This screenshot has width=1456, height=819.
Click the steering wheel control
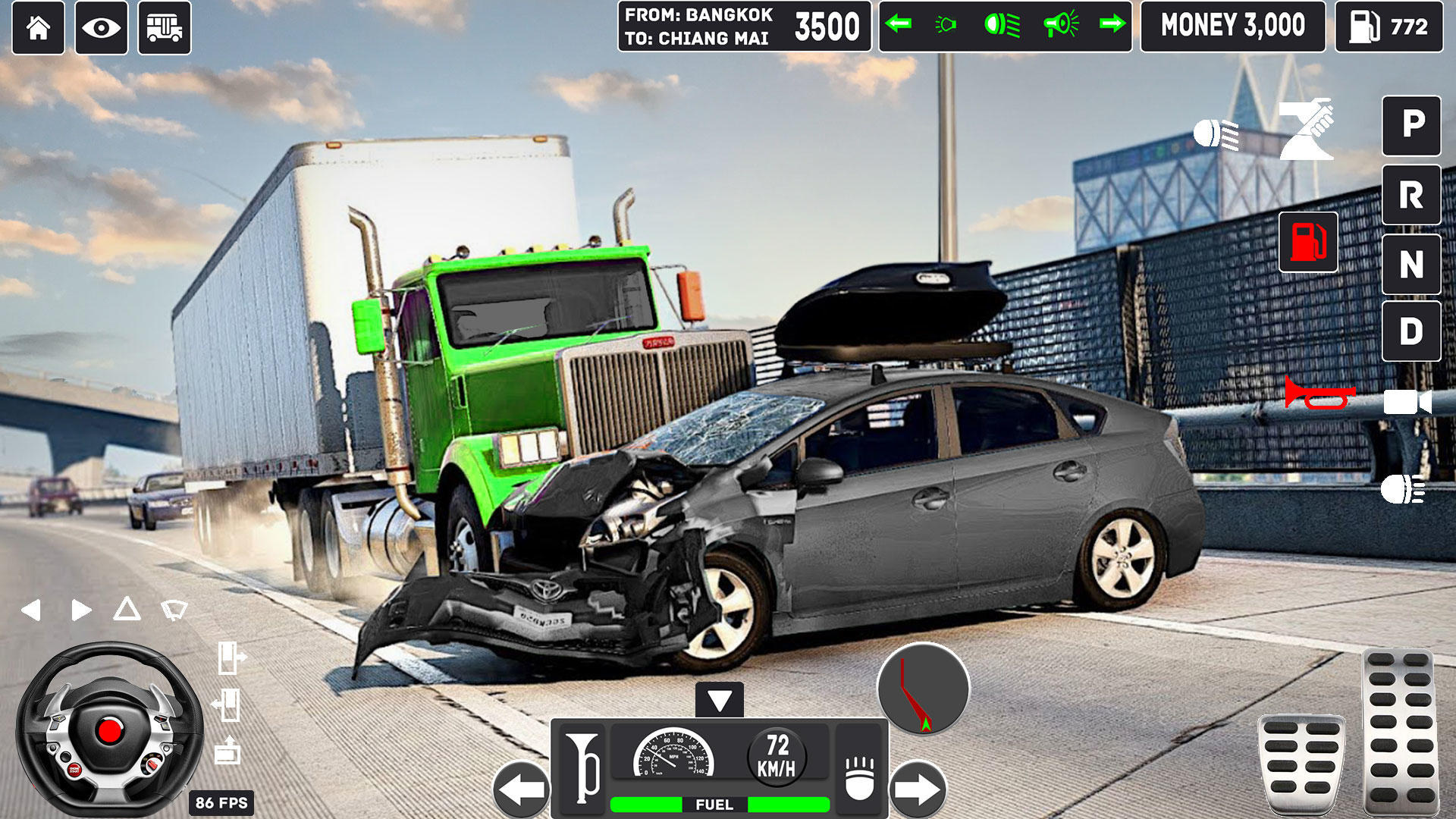pyautogui.click(x=109, y=730)
